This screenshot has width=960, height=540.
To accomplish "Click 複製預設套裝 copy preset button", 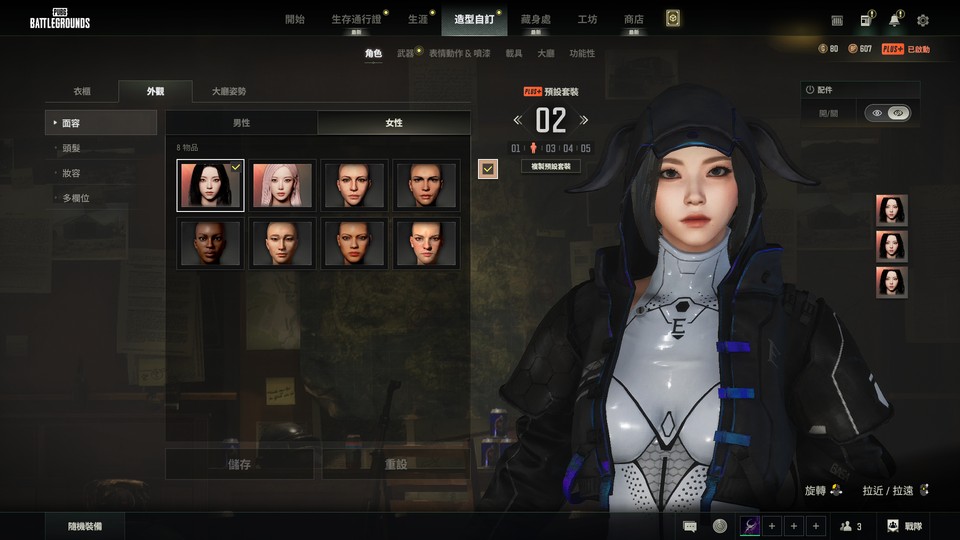I will pos(551,166).
